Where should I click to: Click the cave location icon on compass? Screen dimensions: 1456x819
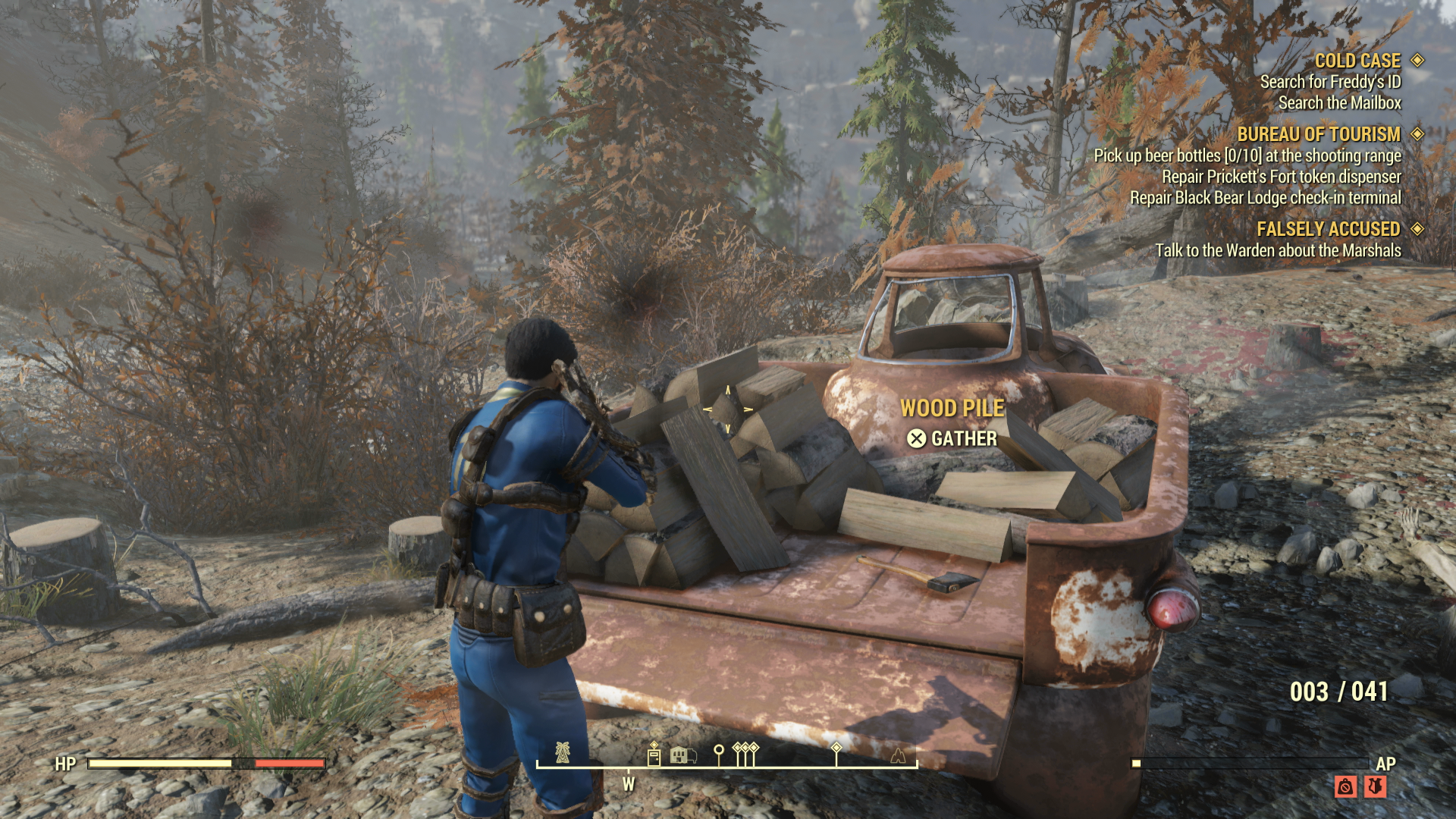click(898, 755)
